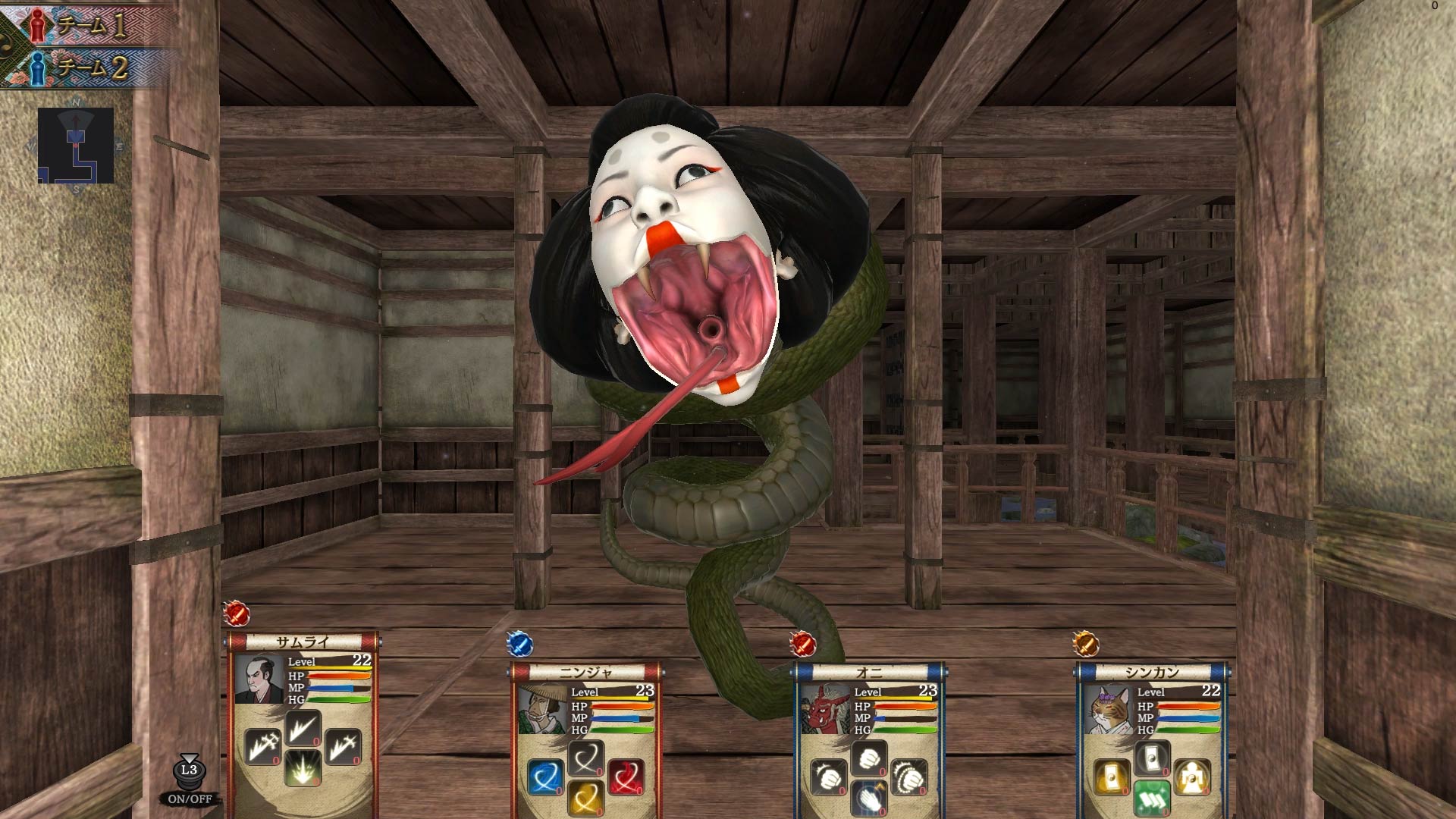Select the shinkan's green talisman stack skill

(x=1150, y=798)
